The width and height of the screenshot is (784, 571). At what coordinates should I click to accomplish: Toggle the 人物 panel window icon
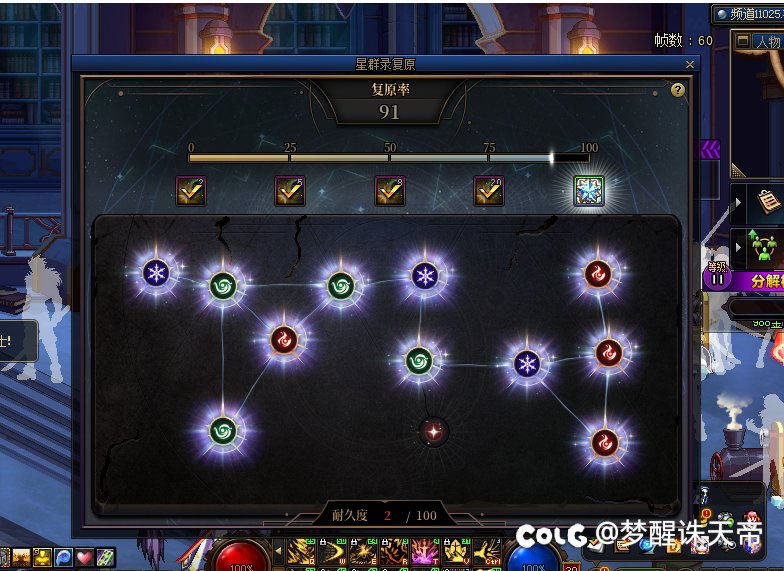coord(742,42)
